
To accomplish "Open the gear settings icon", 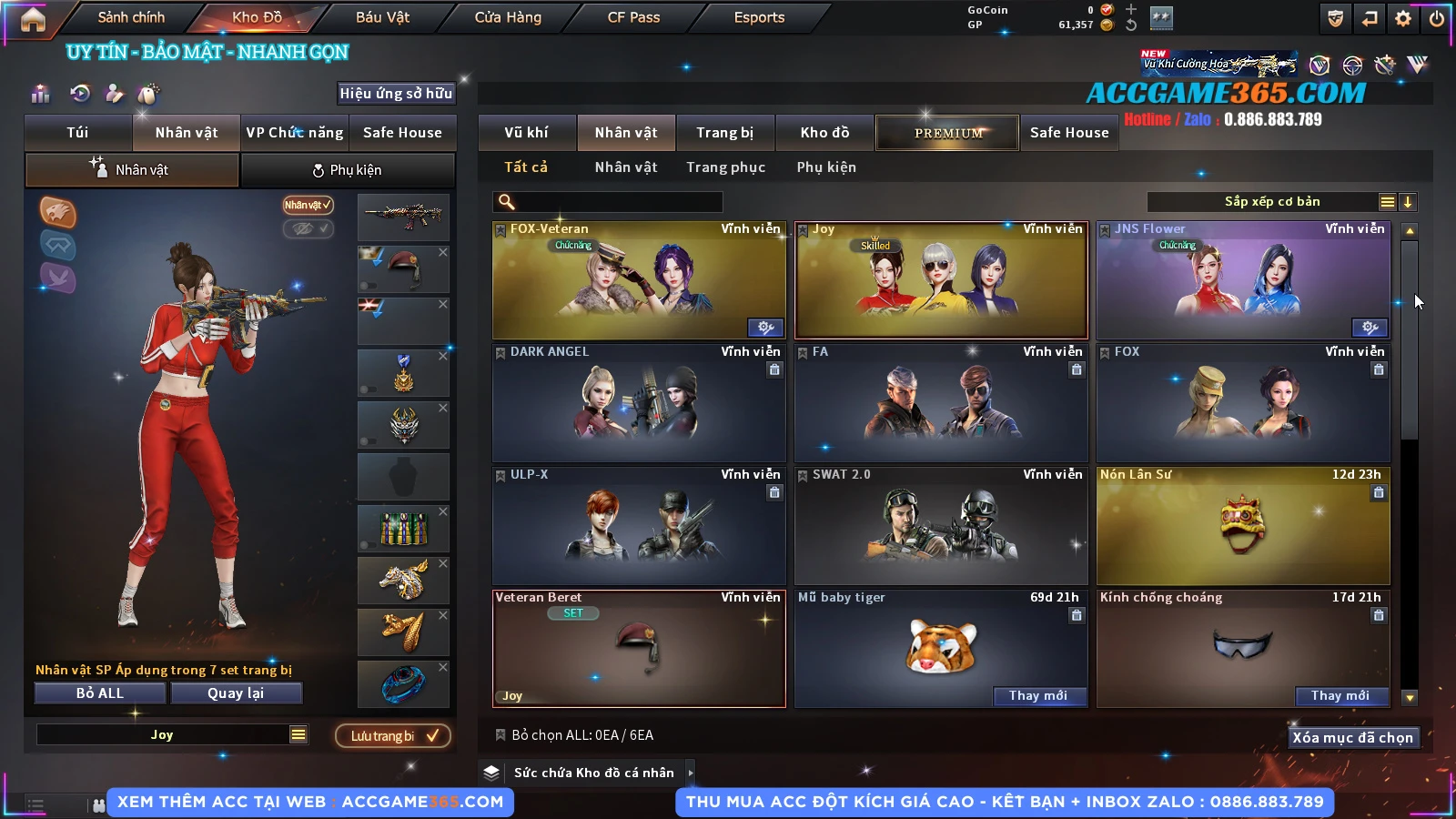I will (1403, 18).
